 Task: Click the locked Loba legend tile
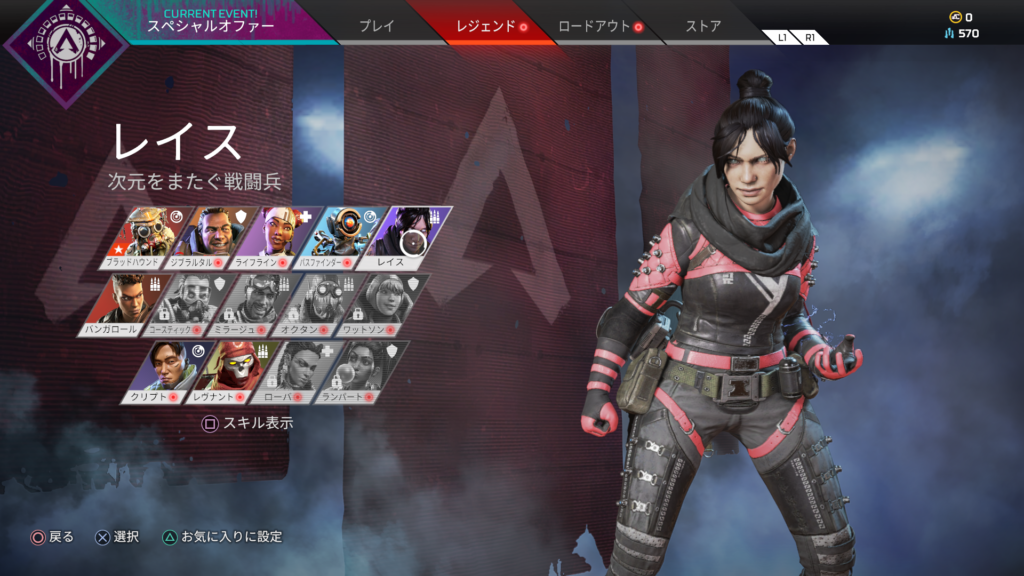point(296,373)
